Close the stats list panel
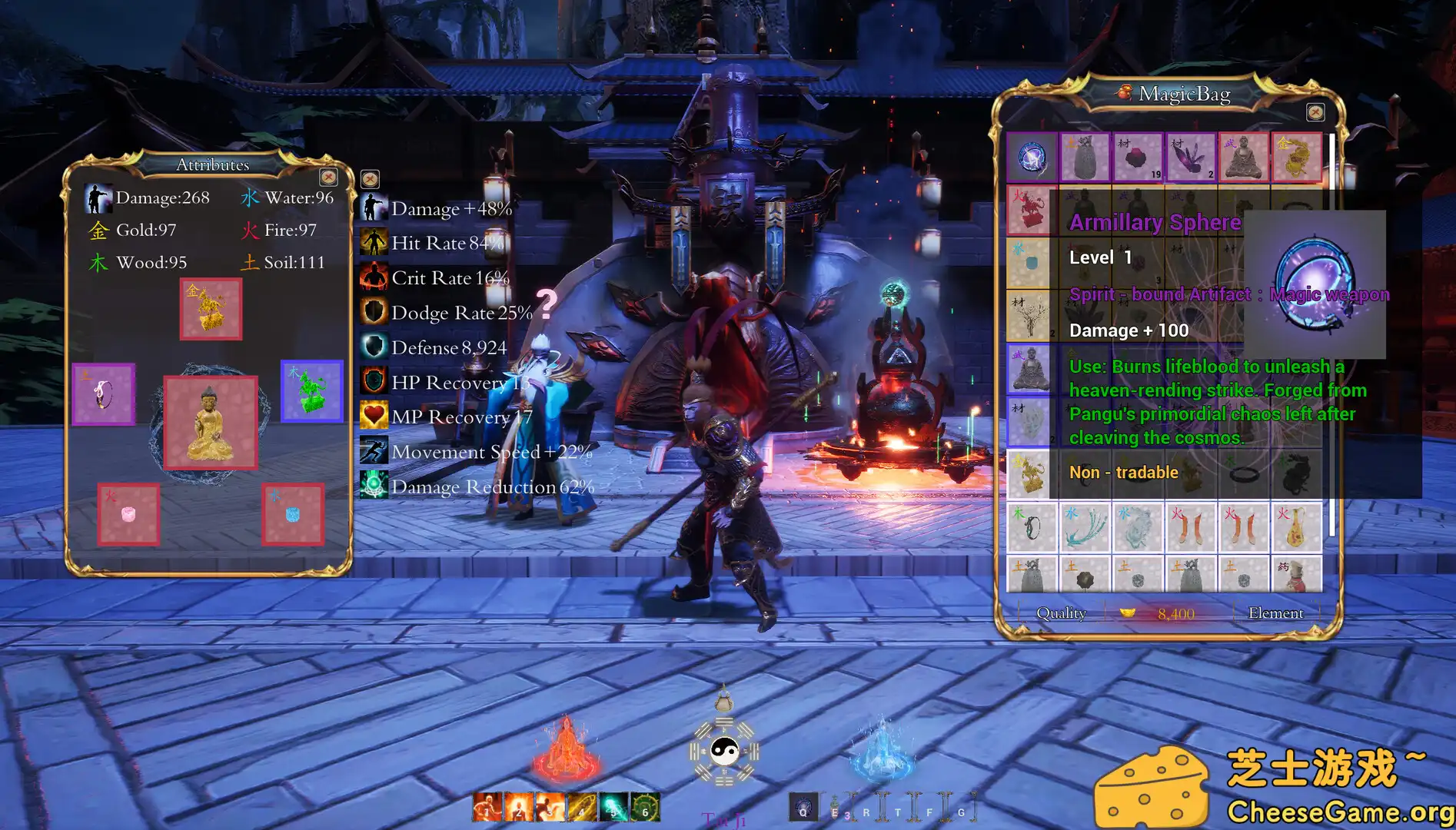 [x=370, y=179]
